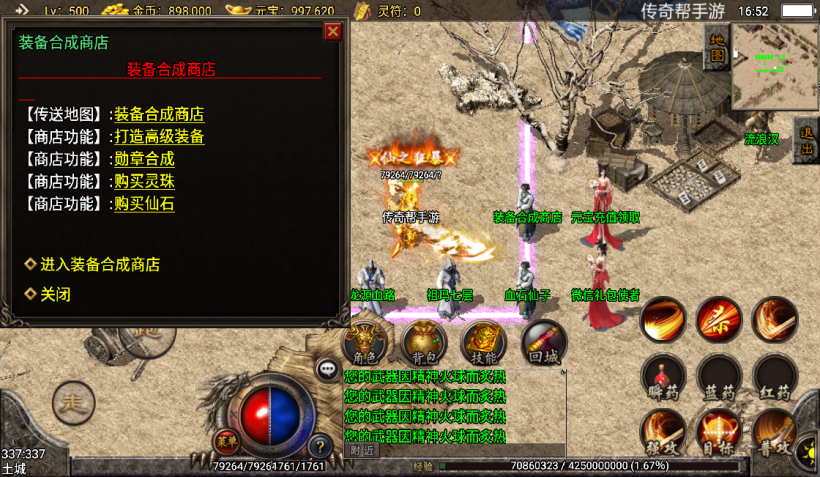Close the 装备合成商店 dialog window
This screenshot has width=820, height=477.
pos(333,32)
